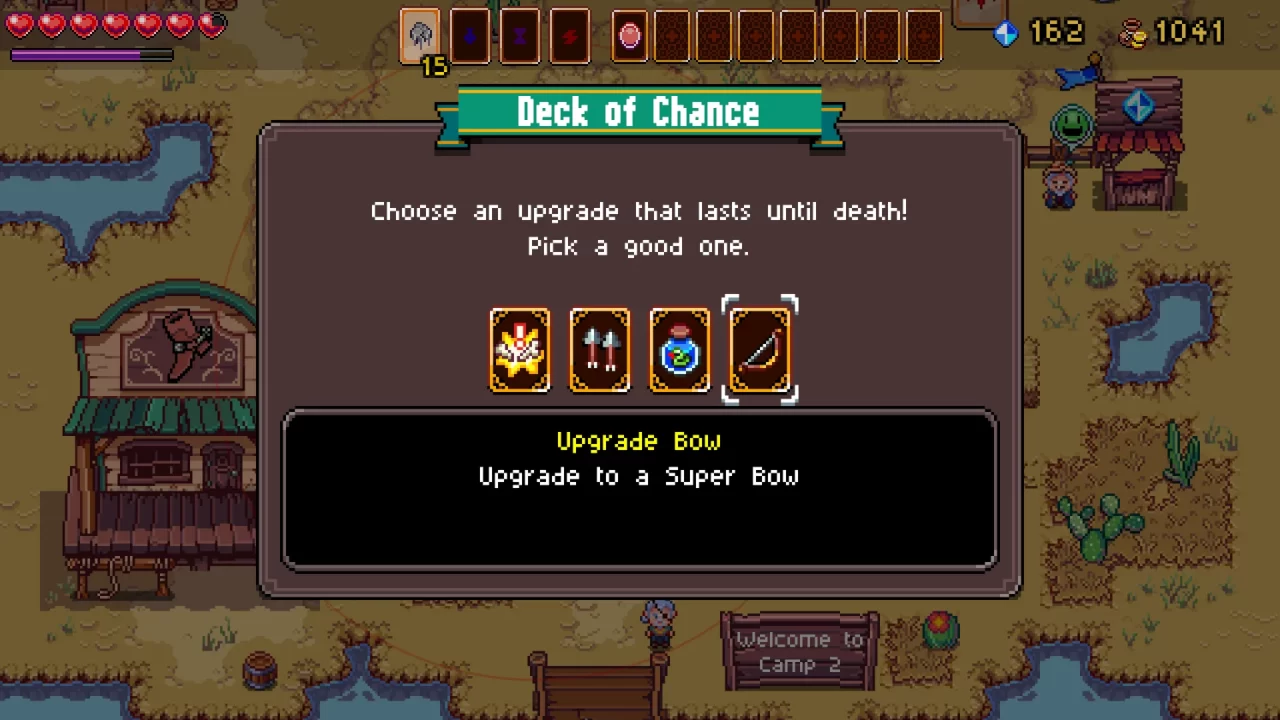Screen dimensions: 1280x720
Task: Click the green NPC near the well
Action: click(1071, 125)
